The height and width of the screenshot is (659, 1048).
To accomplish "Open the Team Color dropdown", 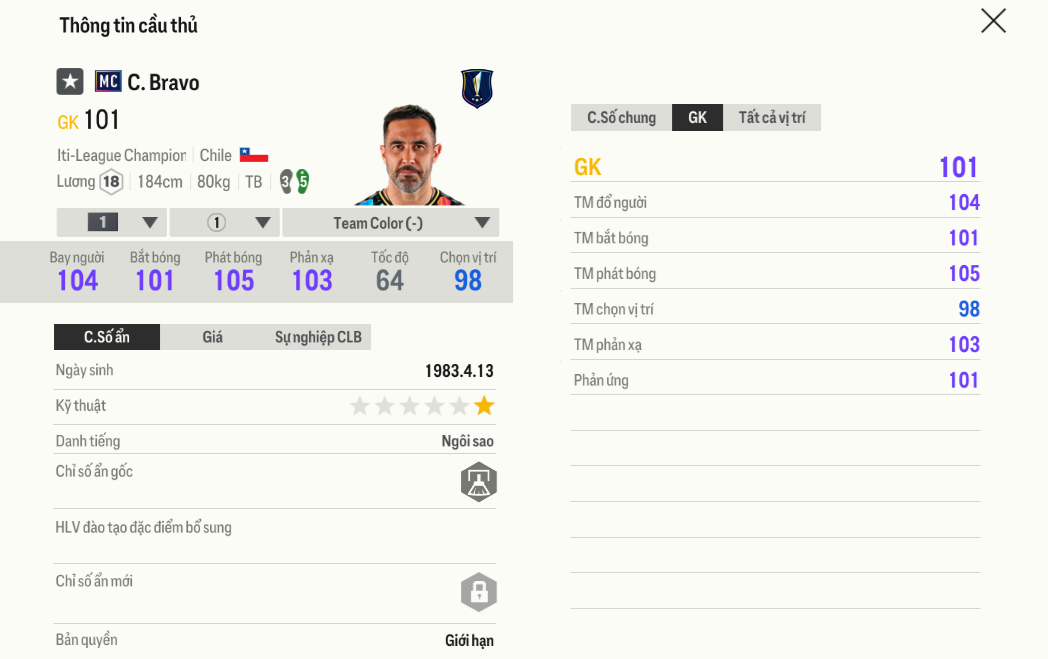I will 390,223.
